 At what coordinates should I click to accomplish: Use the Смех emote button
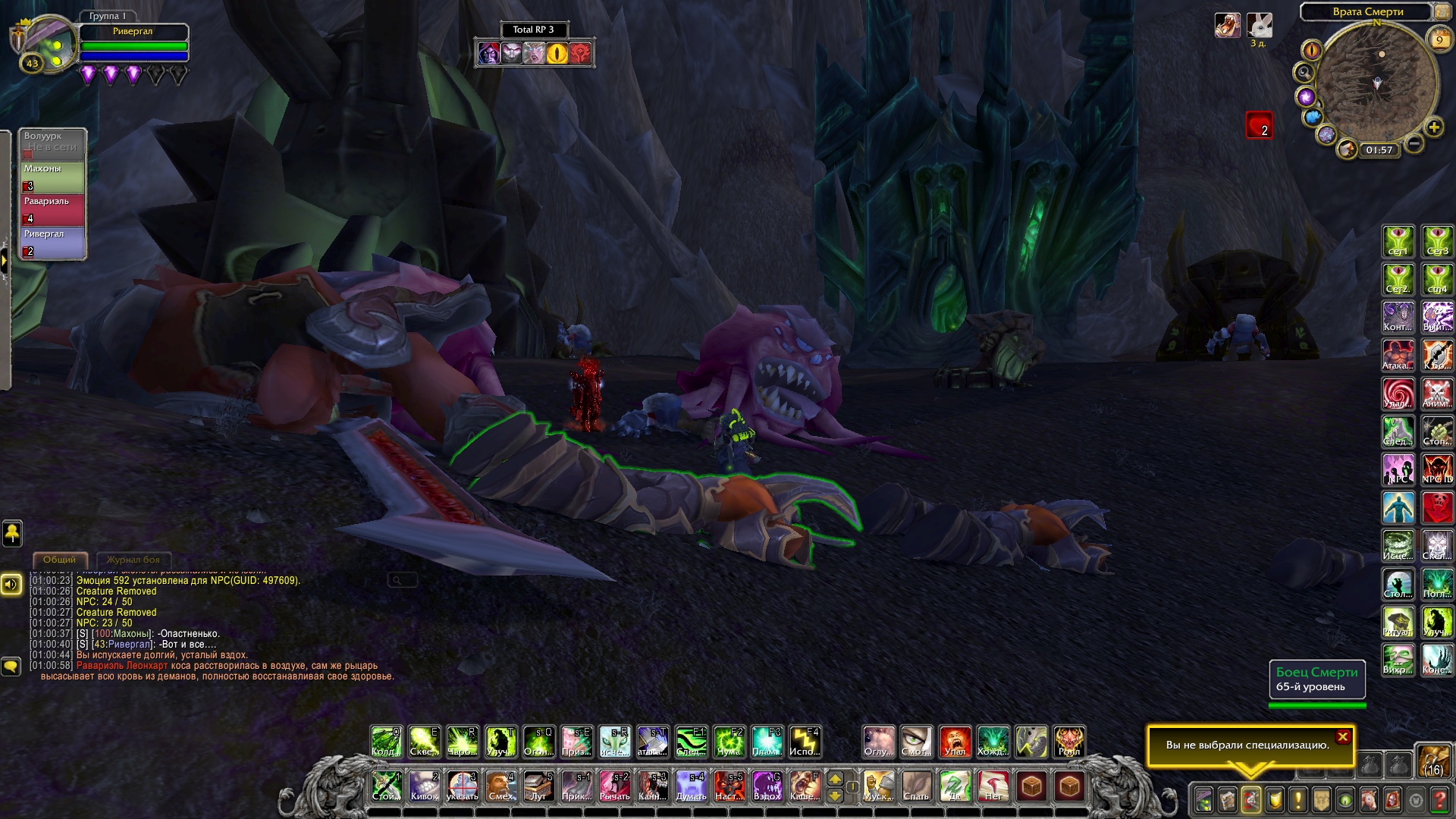point(500,786)
